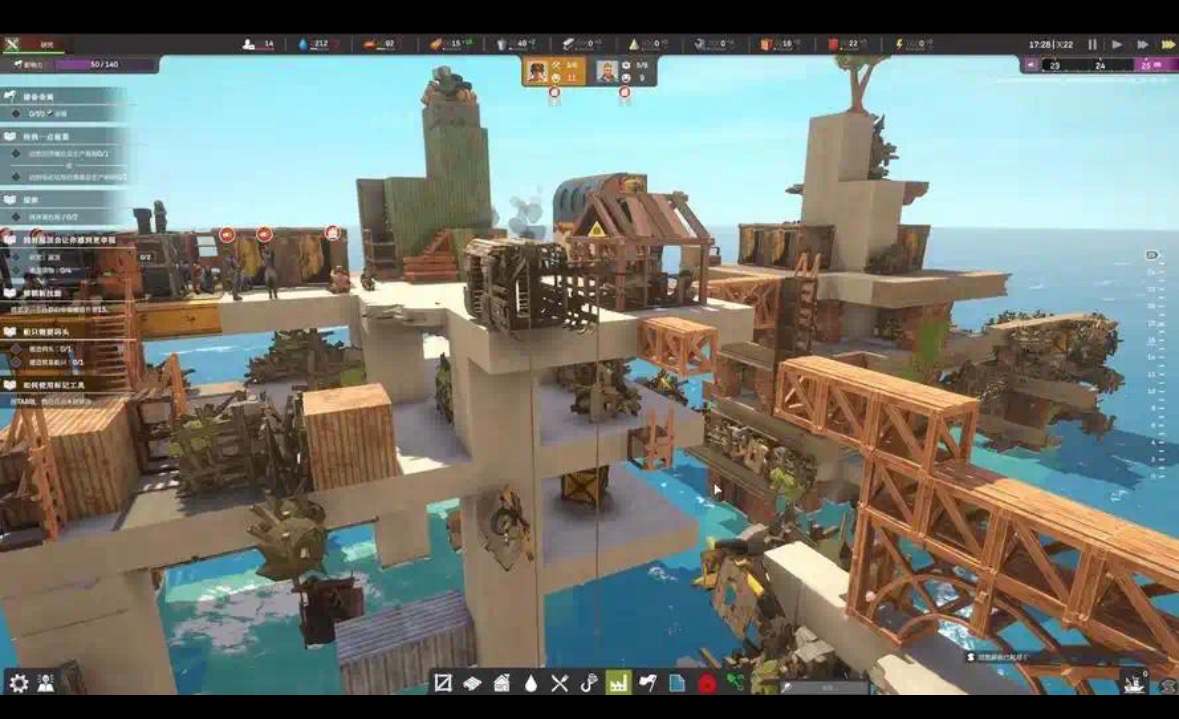The height and width of the screenshot is (719, 1179).
Task: Activate the fastest yellow triple-arrow speed
Action: pos(1167,45)
